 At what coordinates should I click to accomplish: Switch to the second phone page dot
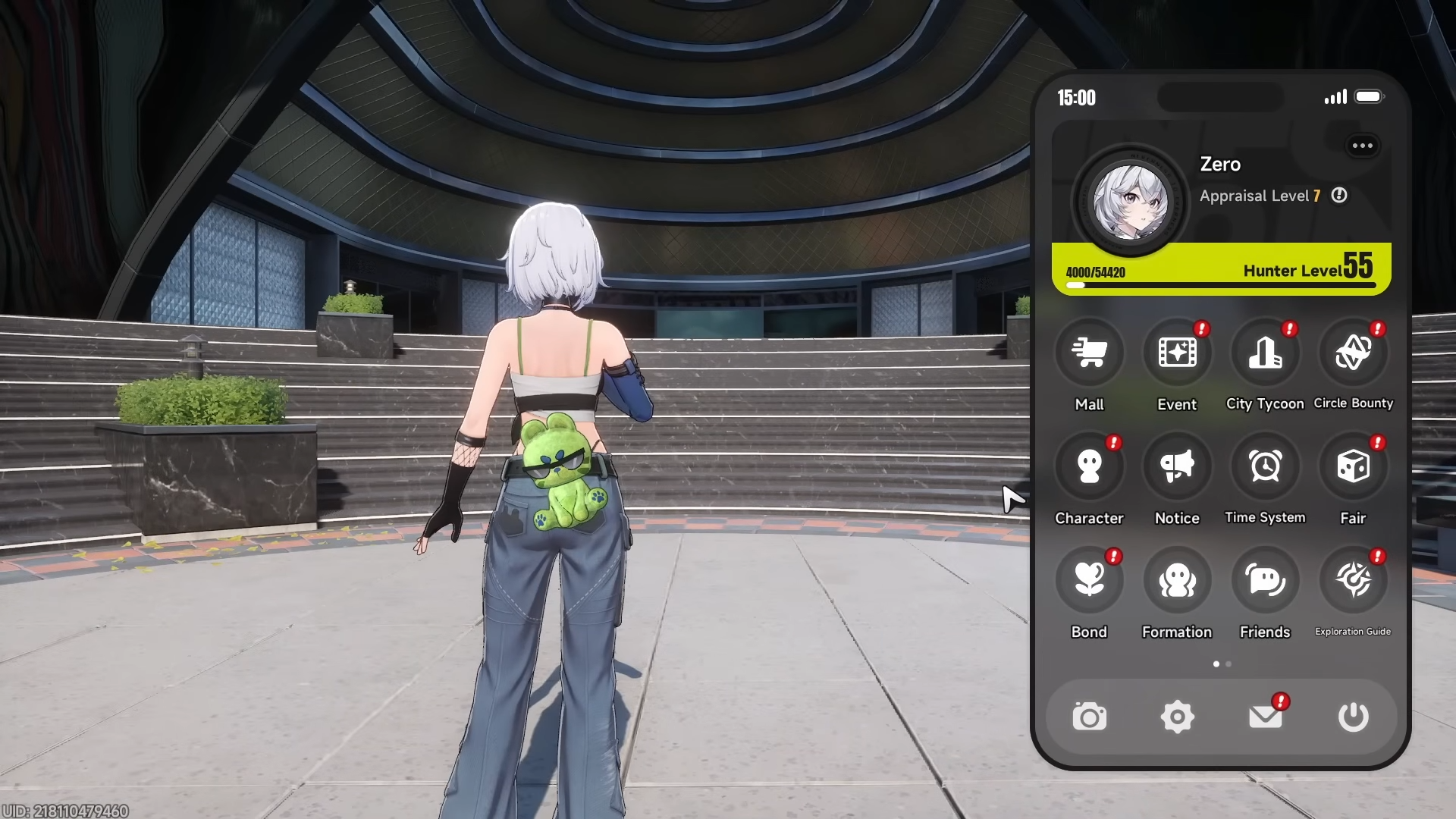tap(1228, 664)
